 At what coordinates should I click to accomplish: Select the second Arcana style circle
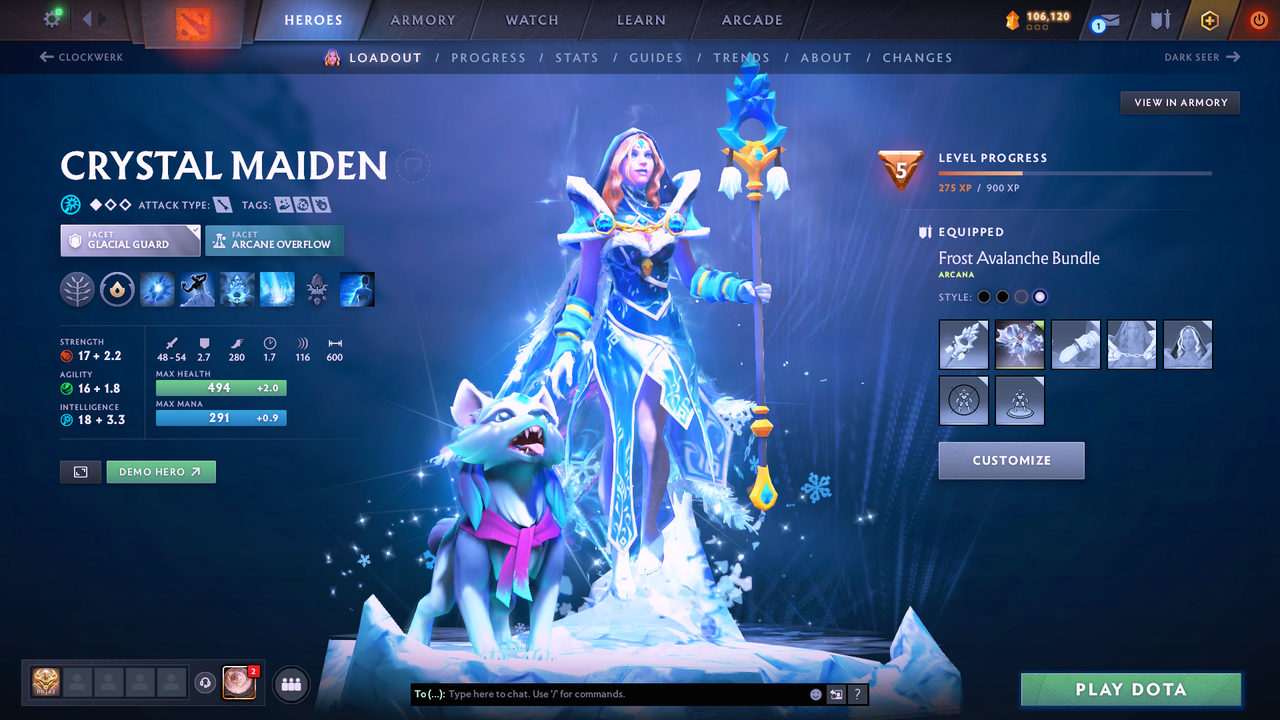1002,296
